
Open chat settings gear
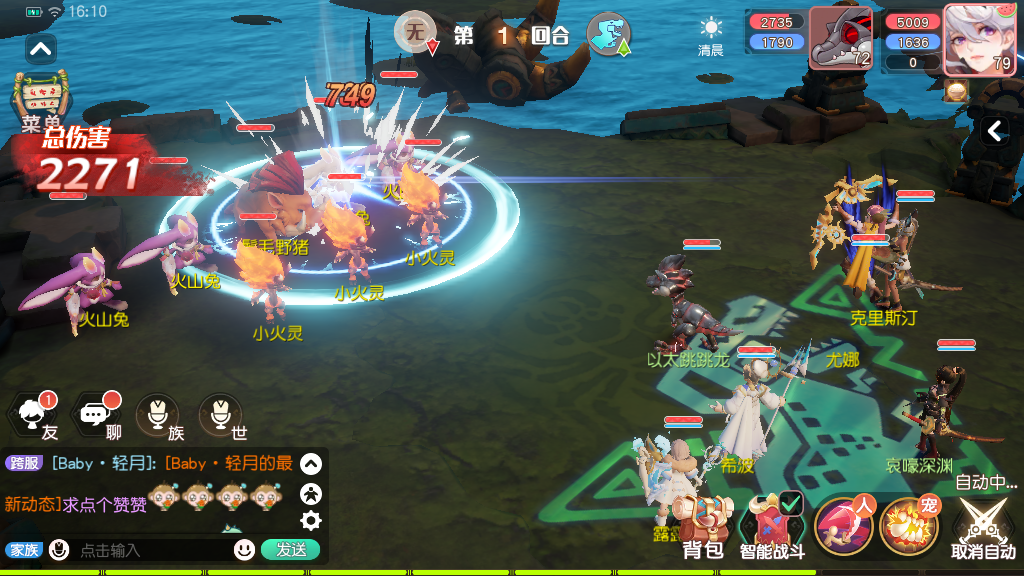311,520
